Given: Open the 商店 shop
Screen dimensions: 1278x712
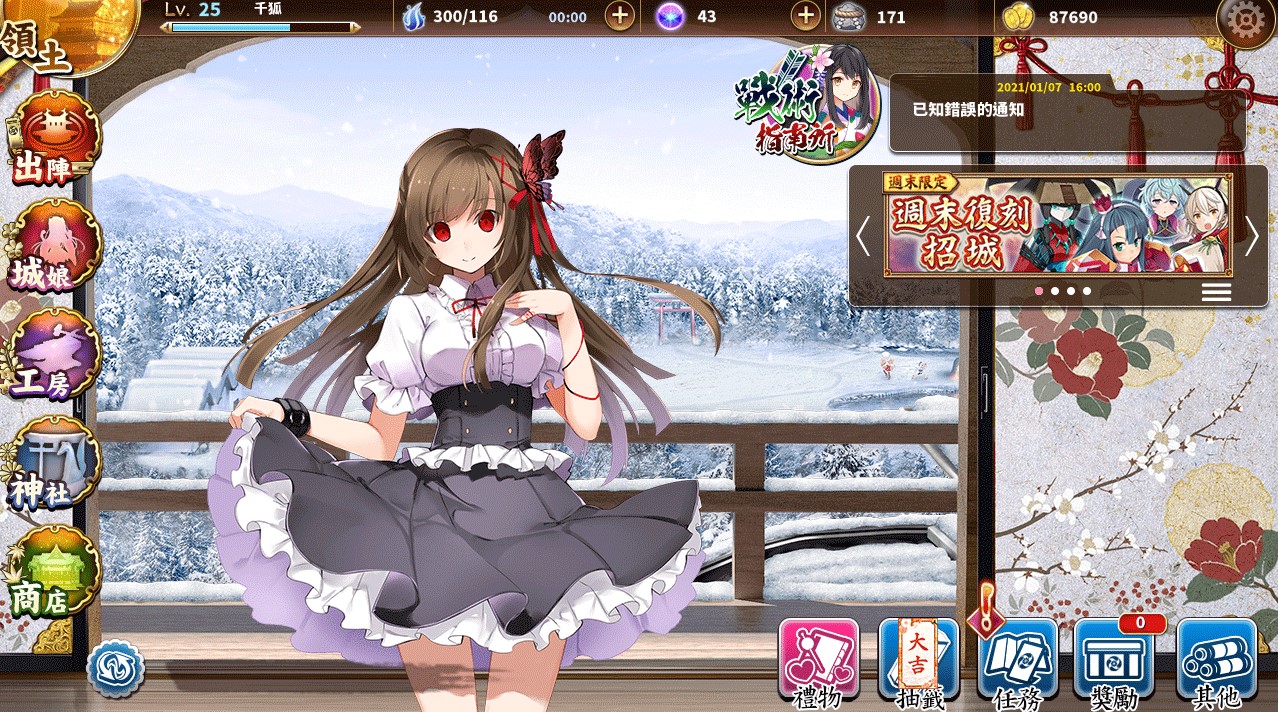Looking at the screenshot, I should click(55, 572).
